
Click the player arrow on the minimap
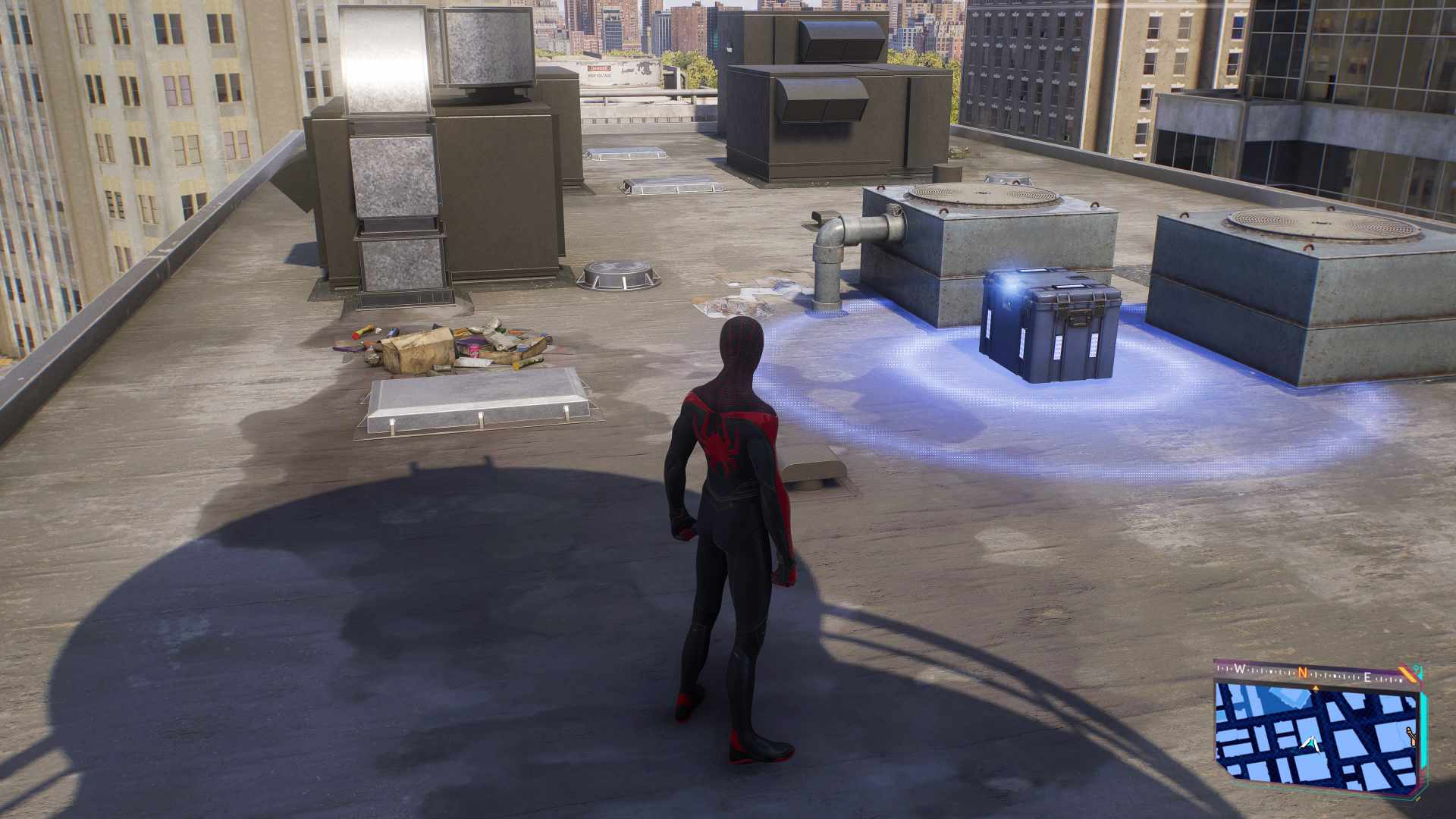[1310, 745]
